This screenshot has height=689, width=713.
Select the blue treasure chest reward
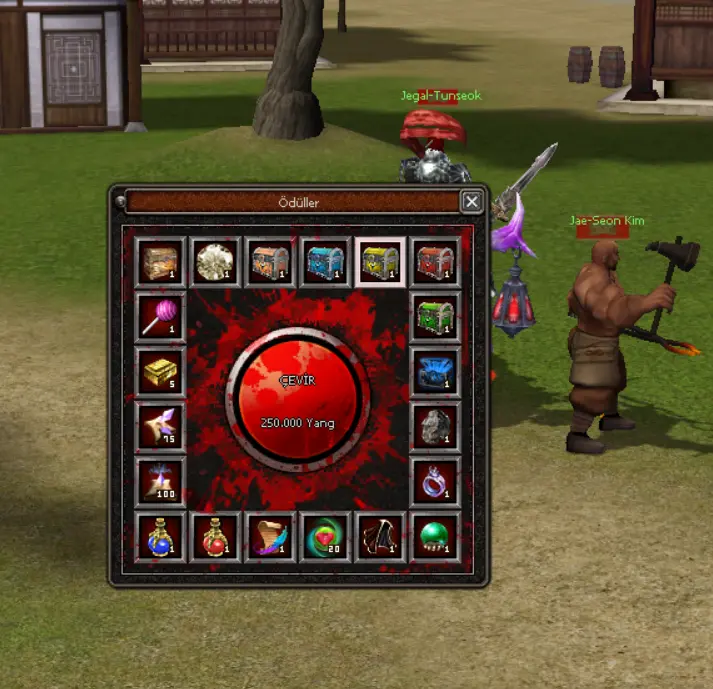pyautogui.click(x=326, y=262)
